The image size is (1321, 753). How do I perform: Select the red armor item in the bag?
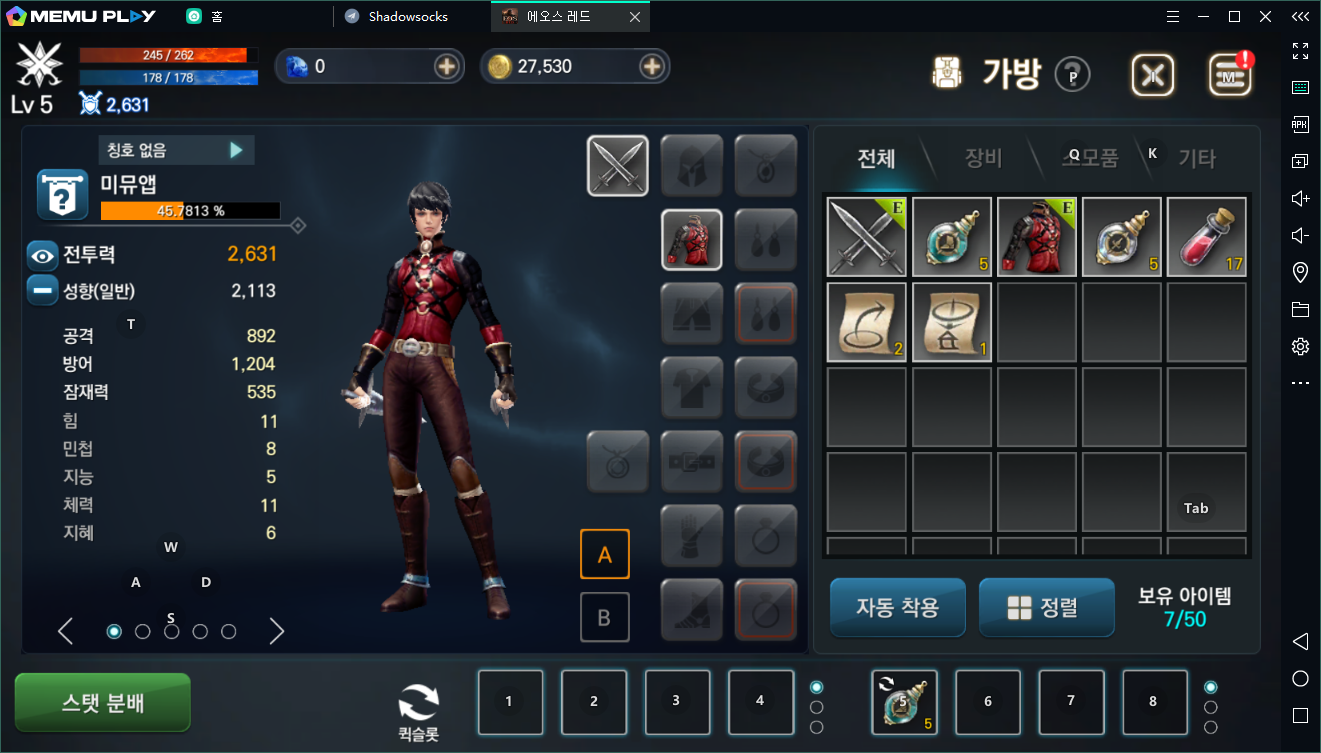point(1037,237)
